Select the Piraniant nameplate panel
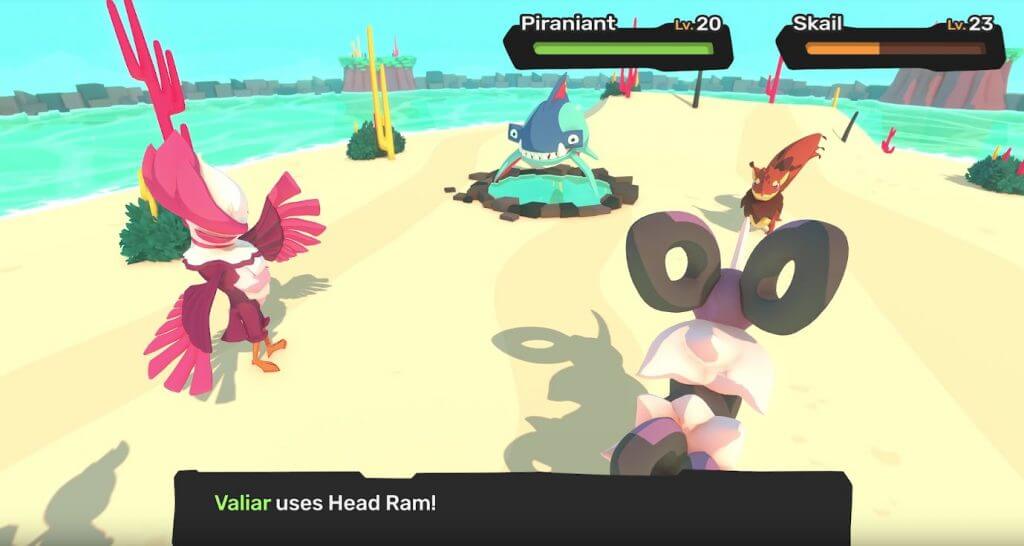 pyautogui.click(x=618, y=39)
